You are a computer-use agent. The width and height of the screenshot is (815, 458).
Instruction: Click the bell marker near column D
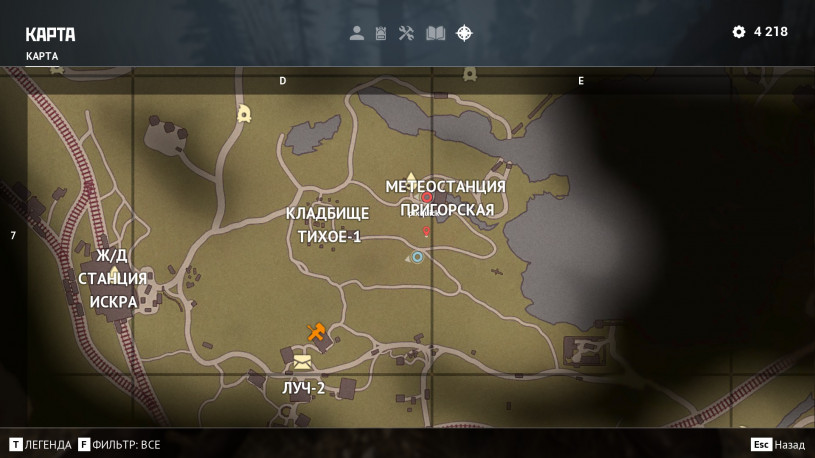click(243, 114)
